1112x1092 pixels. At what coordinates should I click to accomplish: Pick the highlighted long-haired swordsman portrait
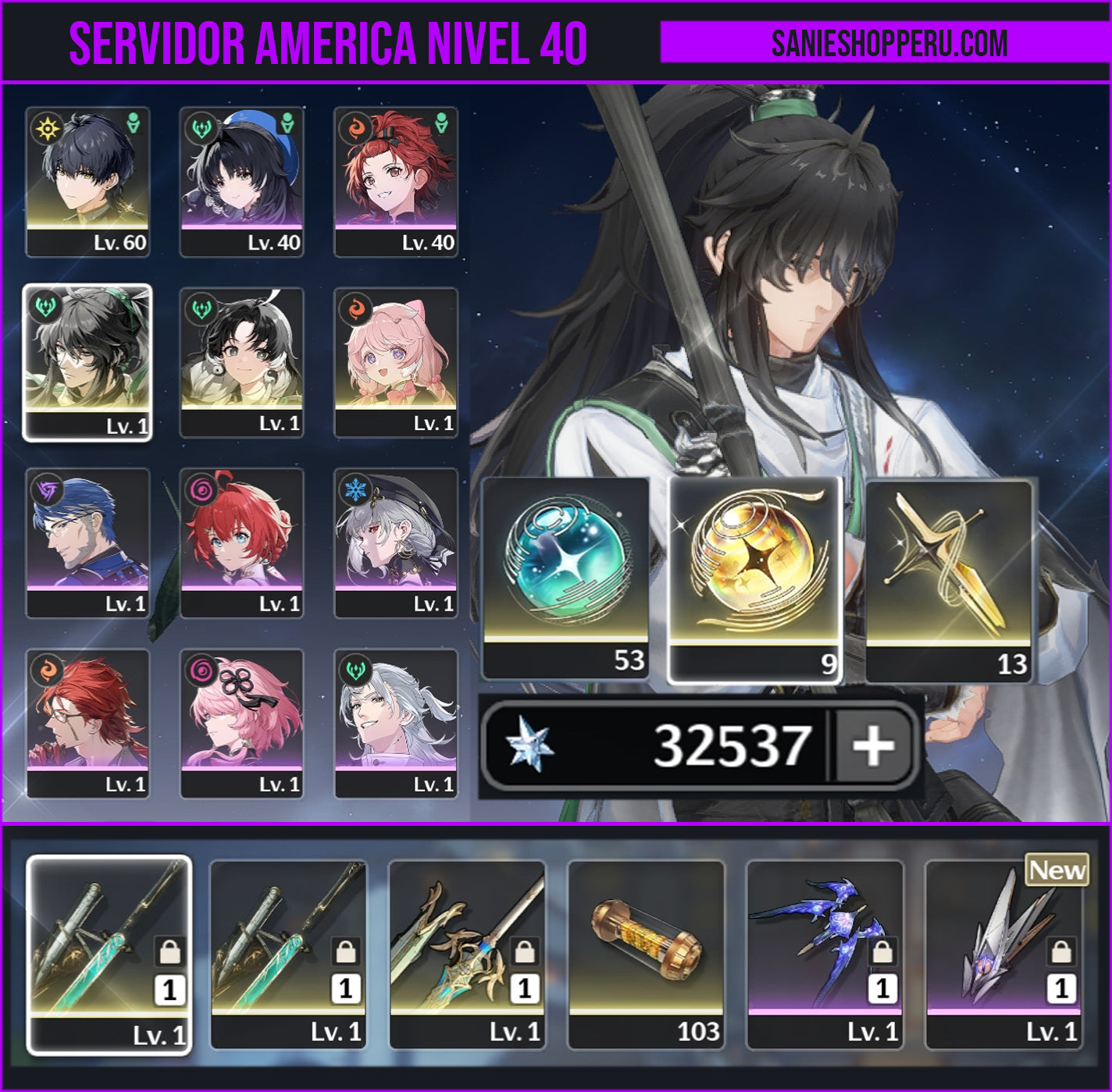[x=87, y=362]
